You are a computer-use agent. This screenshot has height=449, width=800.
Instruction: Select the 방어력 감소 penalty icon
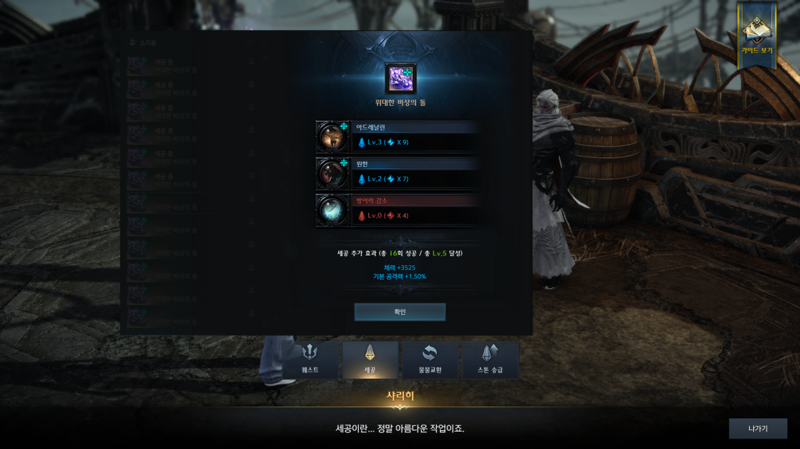(332, 210)
